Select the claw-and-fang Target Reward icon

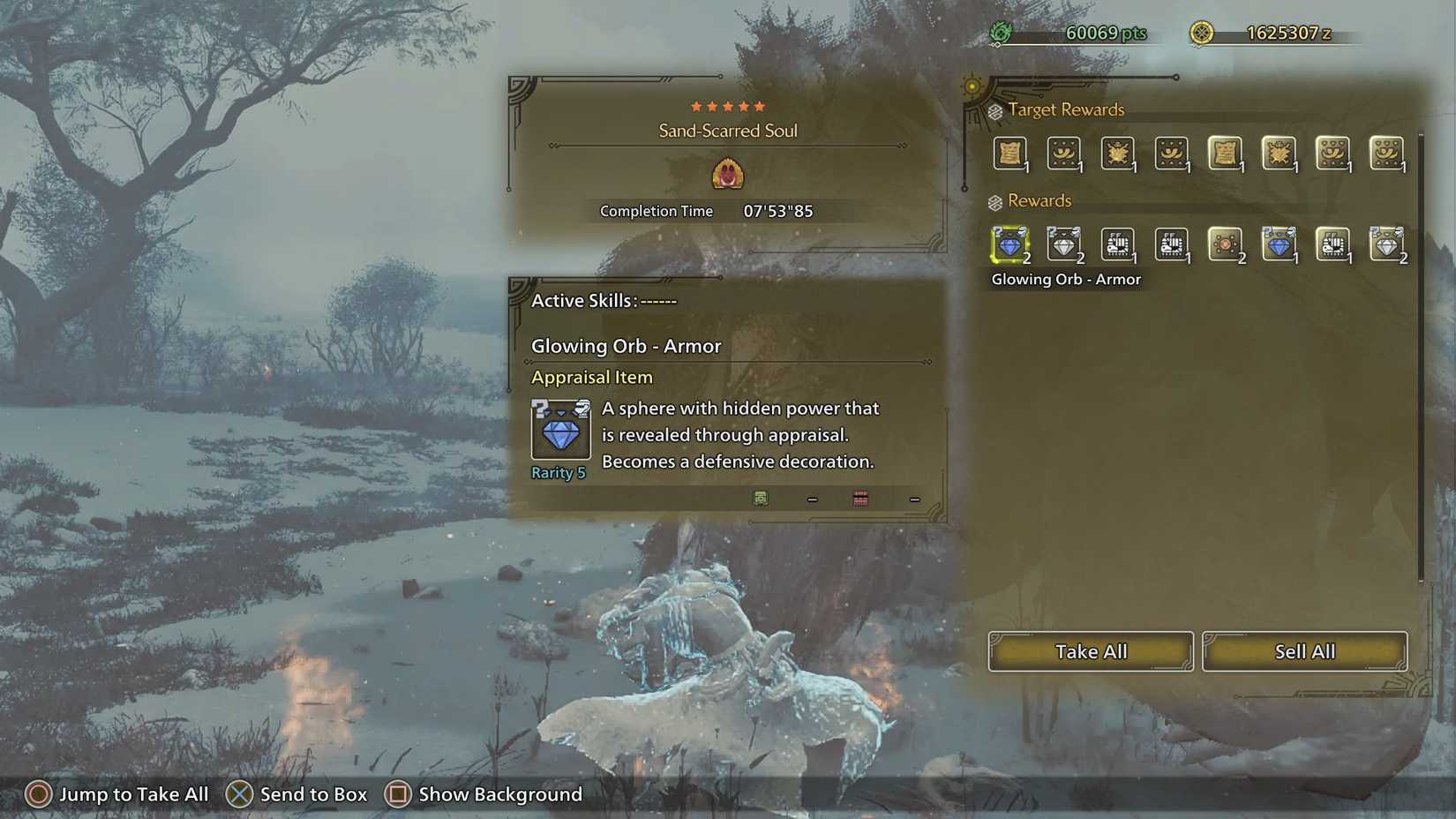point(1064,154)
